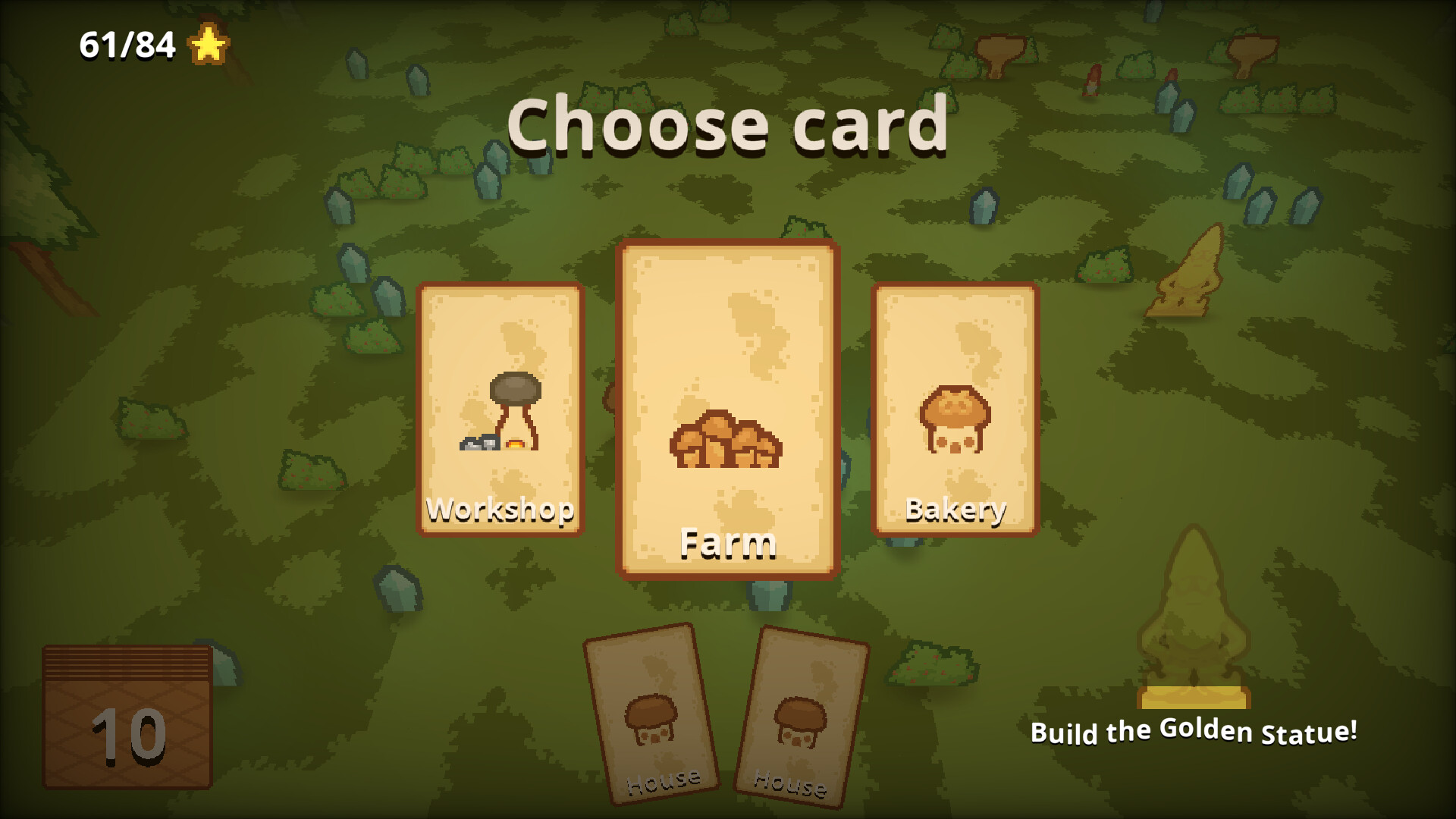
Task: Click the Bakery label text
Action: (x=955, y=510)
